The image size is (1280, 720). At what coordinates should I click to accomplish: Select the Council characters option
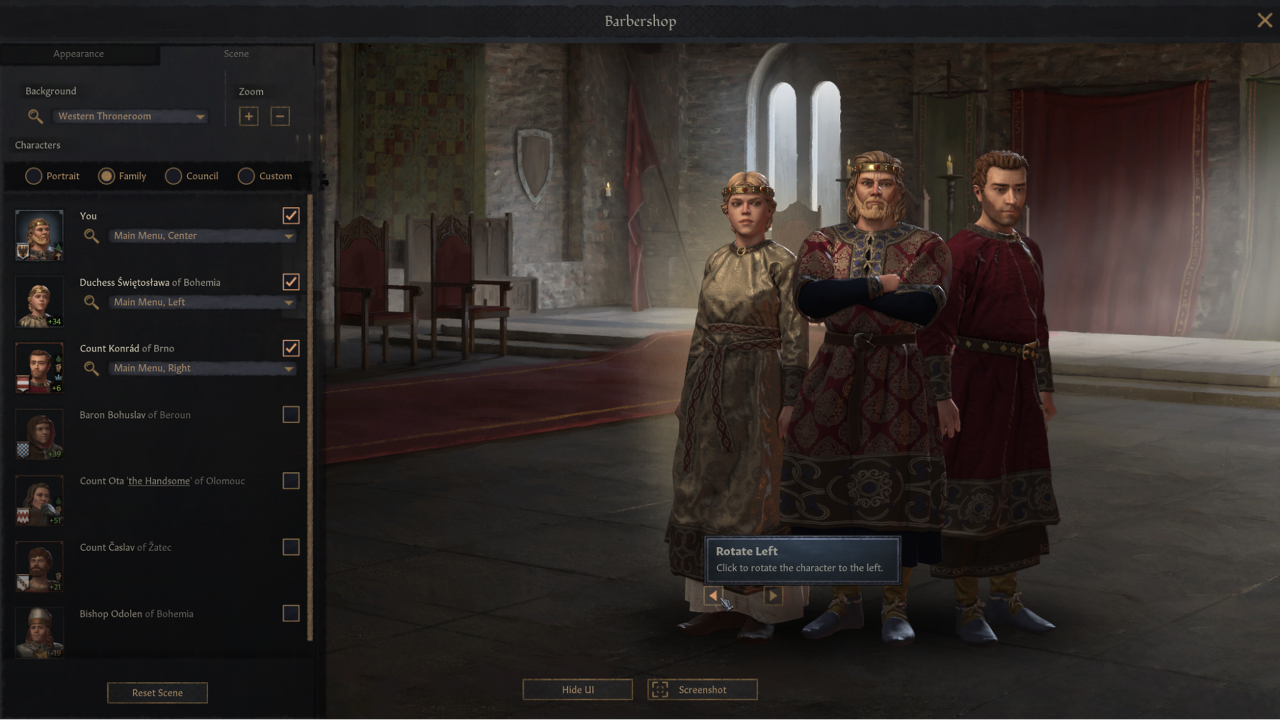174,176
